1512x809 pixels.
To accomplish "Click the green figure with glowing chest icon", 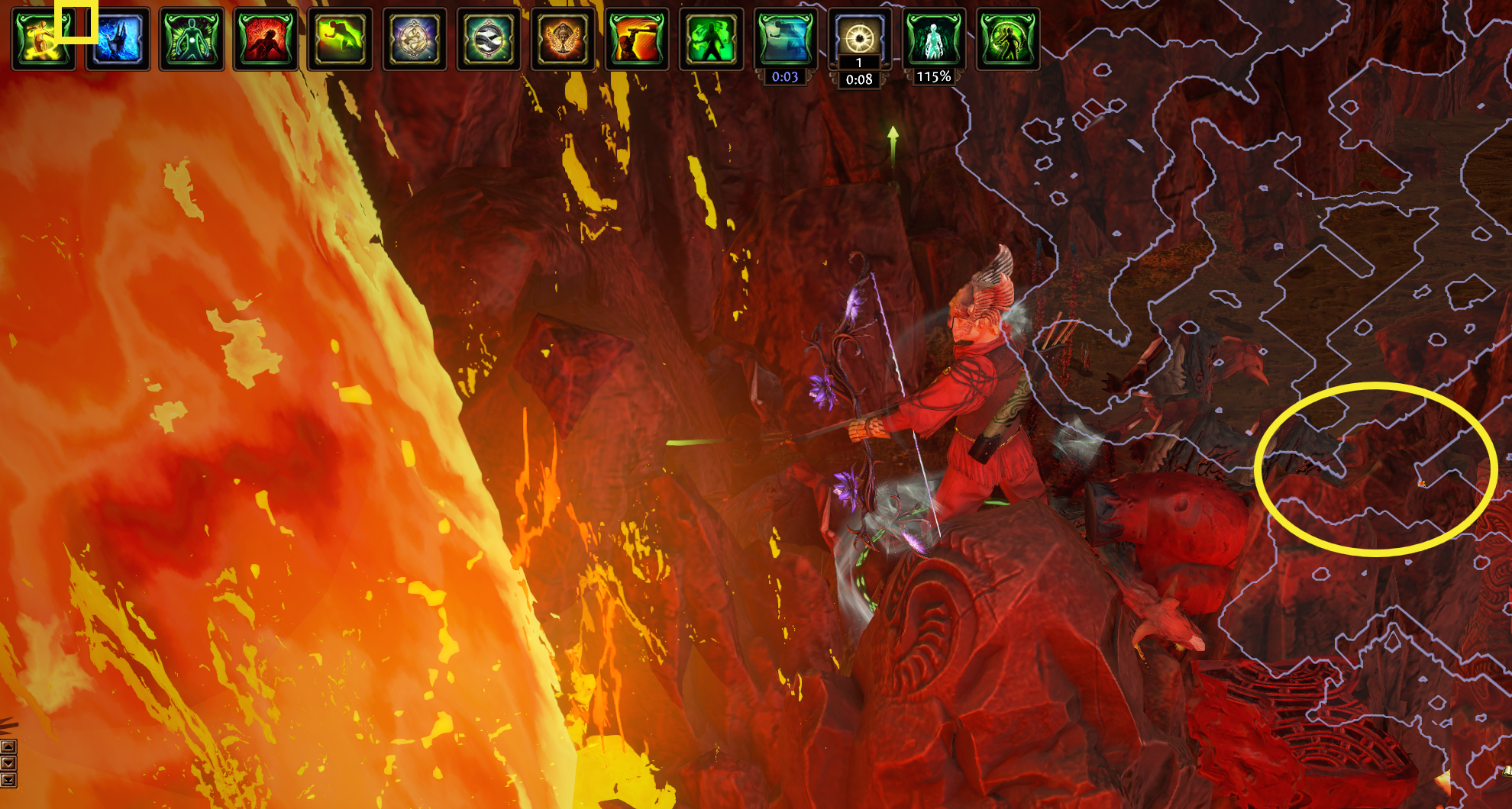I will pyautogui.click(x=191, y=39).
